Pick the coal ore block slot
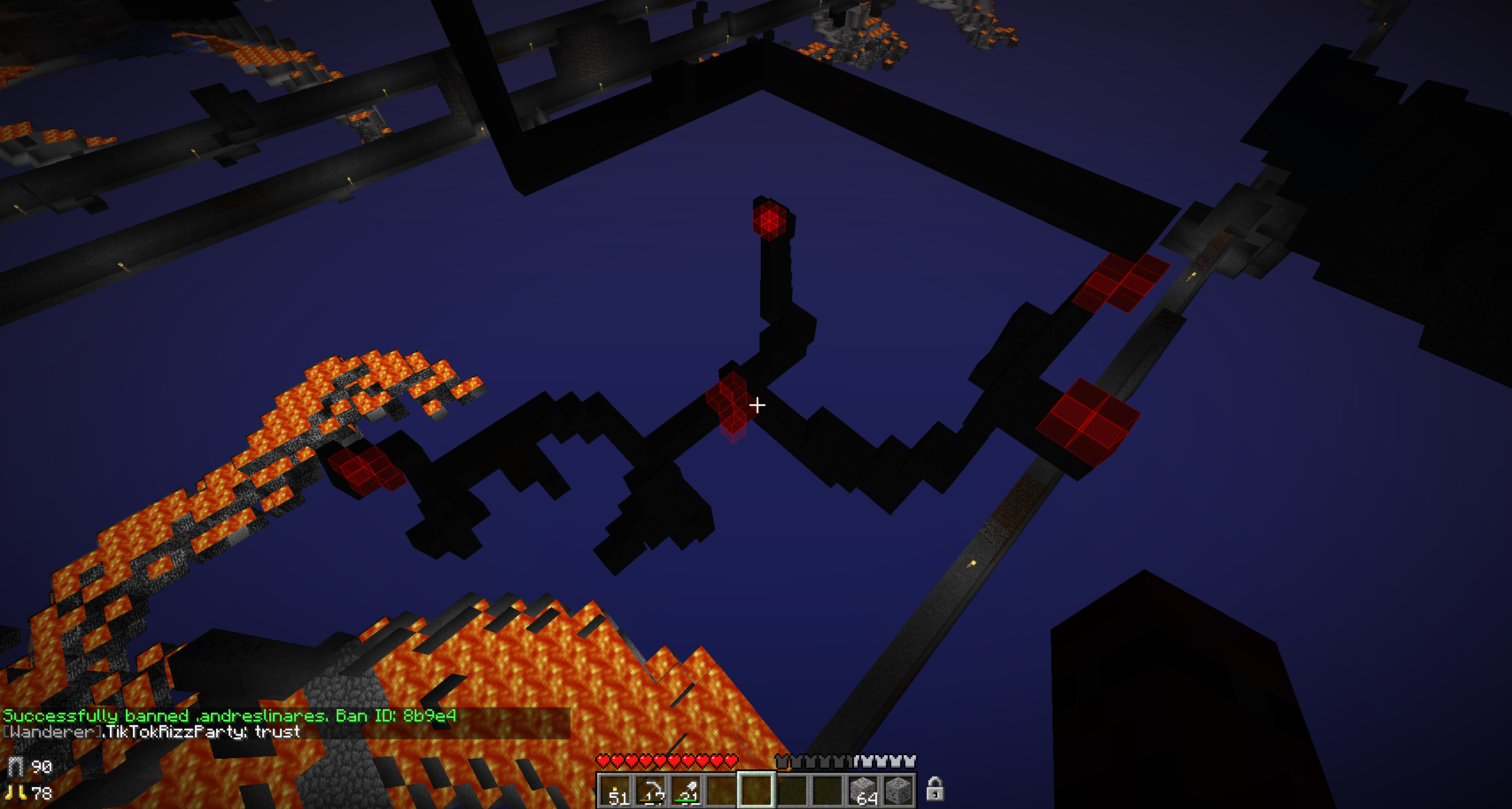1512x809 pixels. pos(898,790)
